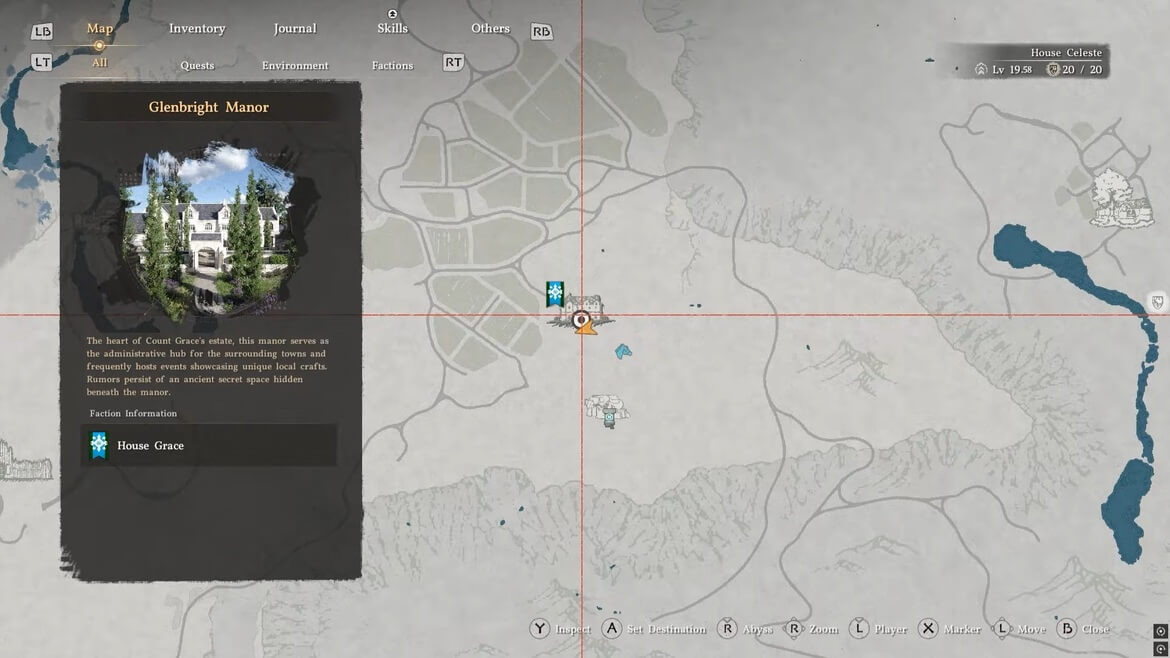The height and width of the screenshot is (658, 1170).
Task: Click the shield marker at map edge
Action: click(1158, 302)
